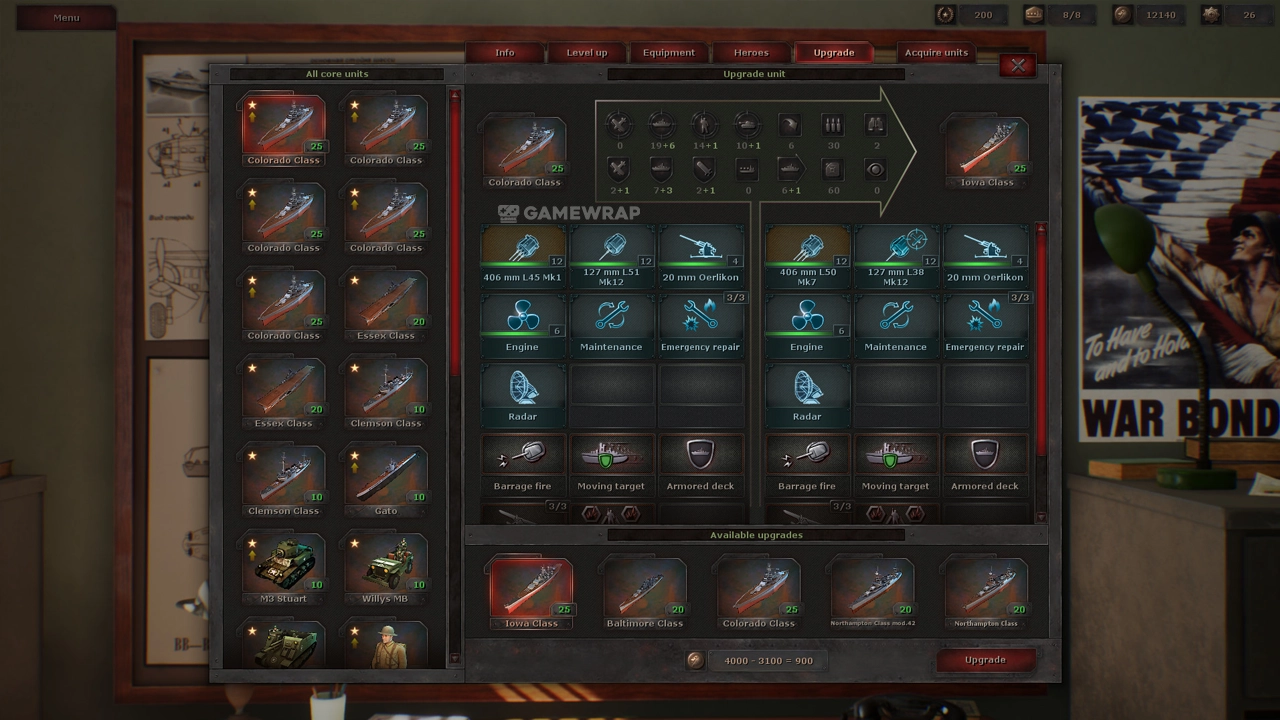Open the Level up tab

click(586, 53)
